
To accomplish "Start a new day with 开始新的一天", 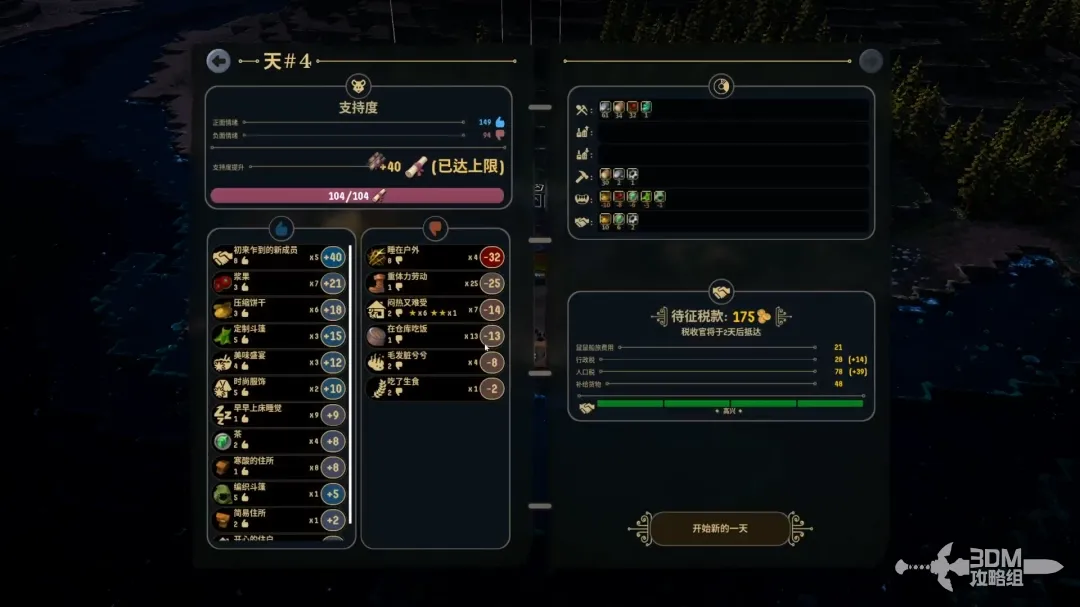I will 720,528.
